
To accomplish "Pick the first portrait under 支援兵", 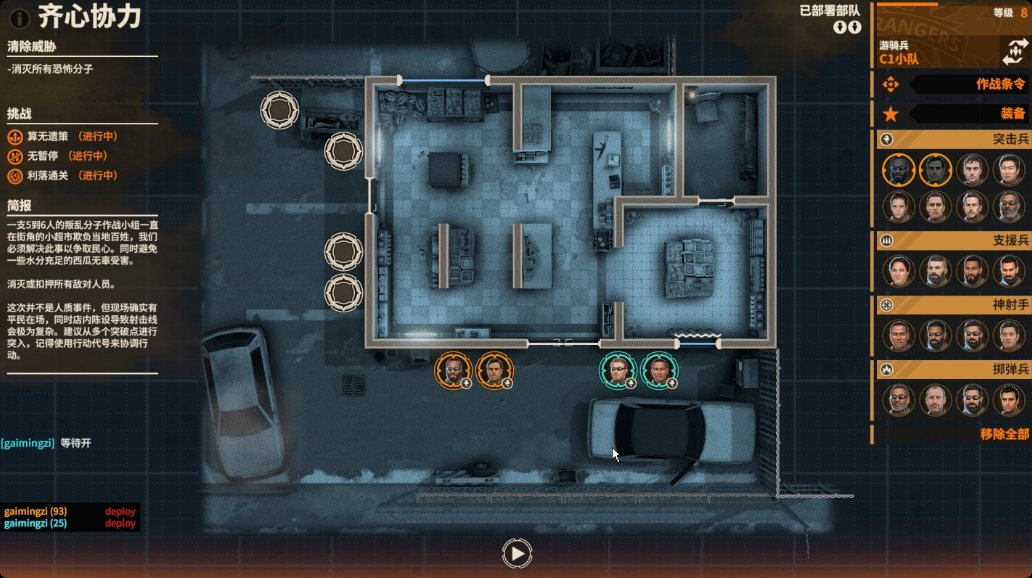I will tap(897, 270).
